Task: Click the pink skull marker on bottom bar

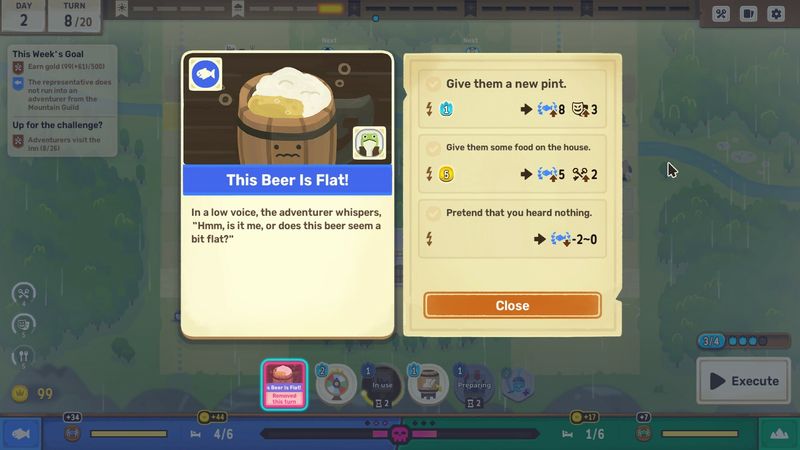Action: coord(399,434)
